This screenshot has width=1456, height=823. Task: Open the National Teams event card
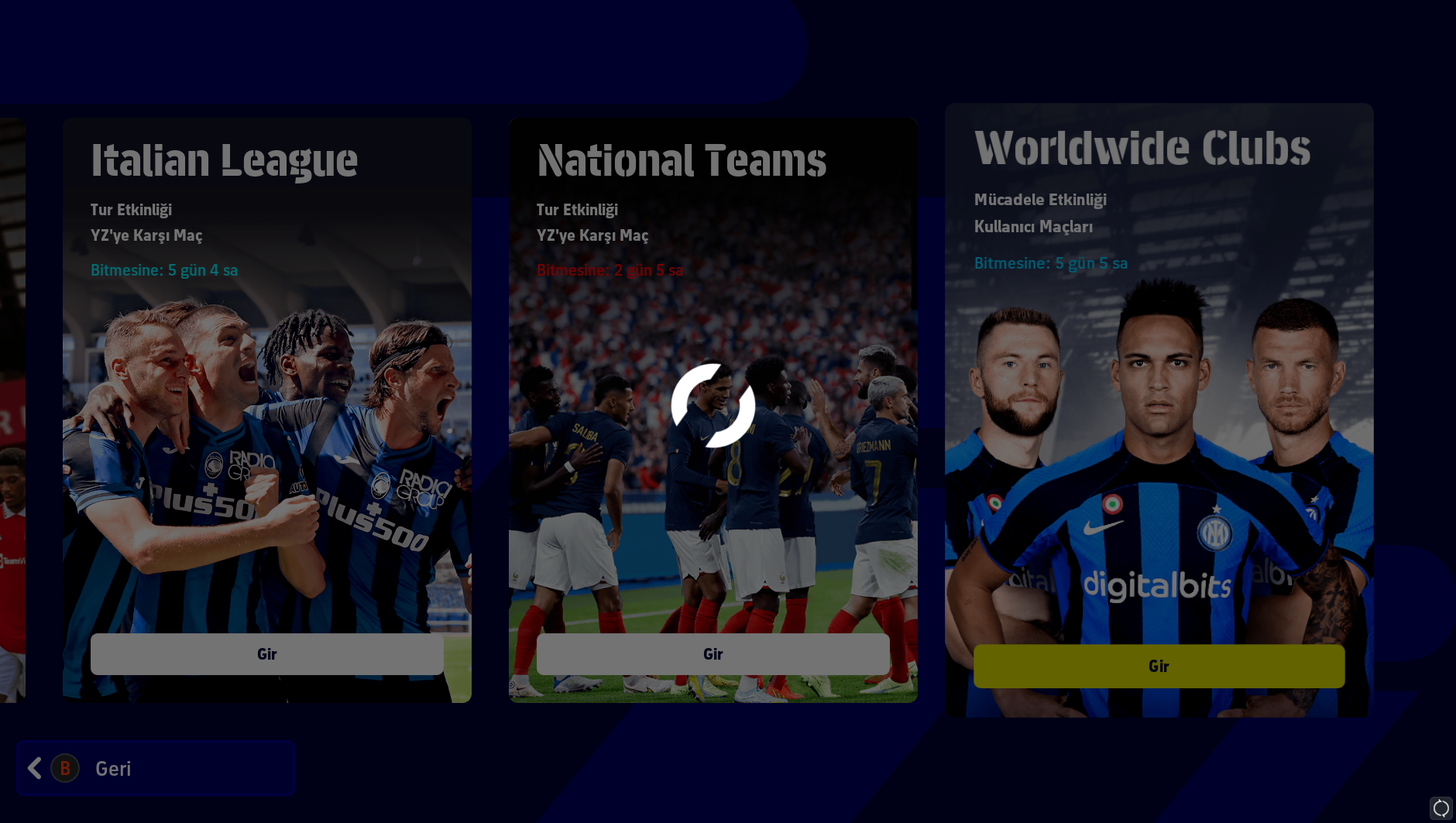point(713,654)
